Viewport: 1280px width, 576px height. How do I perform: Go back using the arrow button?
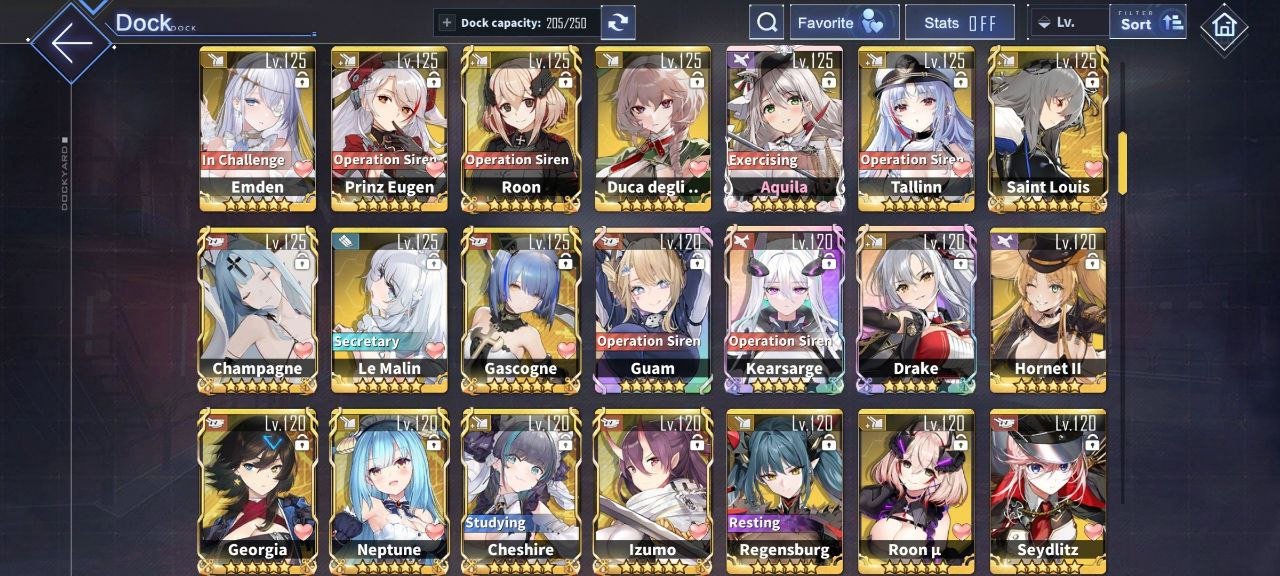(70, 42)
